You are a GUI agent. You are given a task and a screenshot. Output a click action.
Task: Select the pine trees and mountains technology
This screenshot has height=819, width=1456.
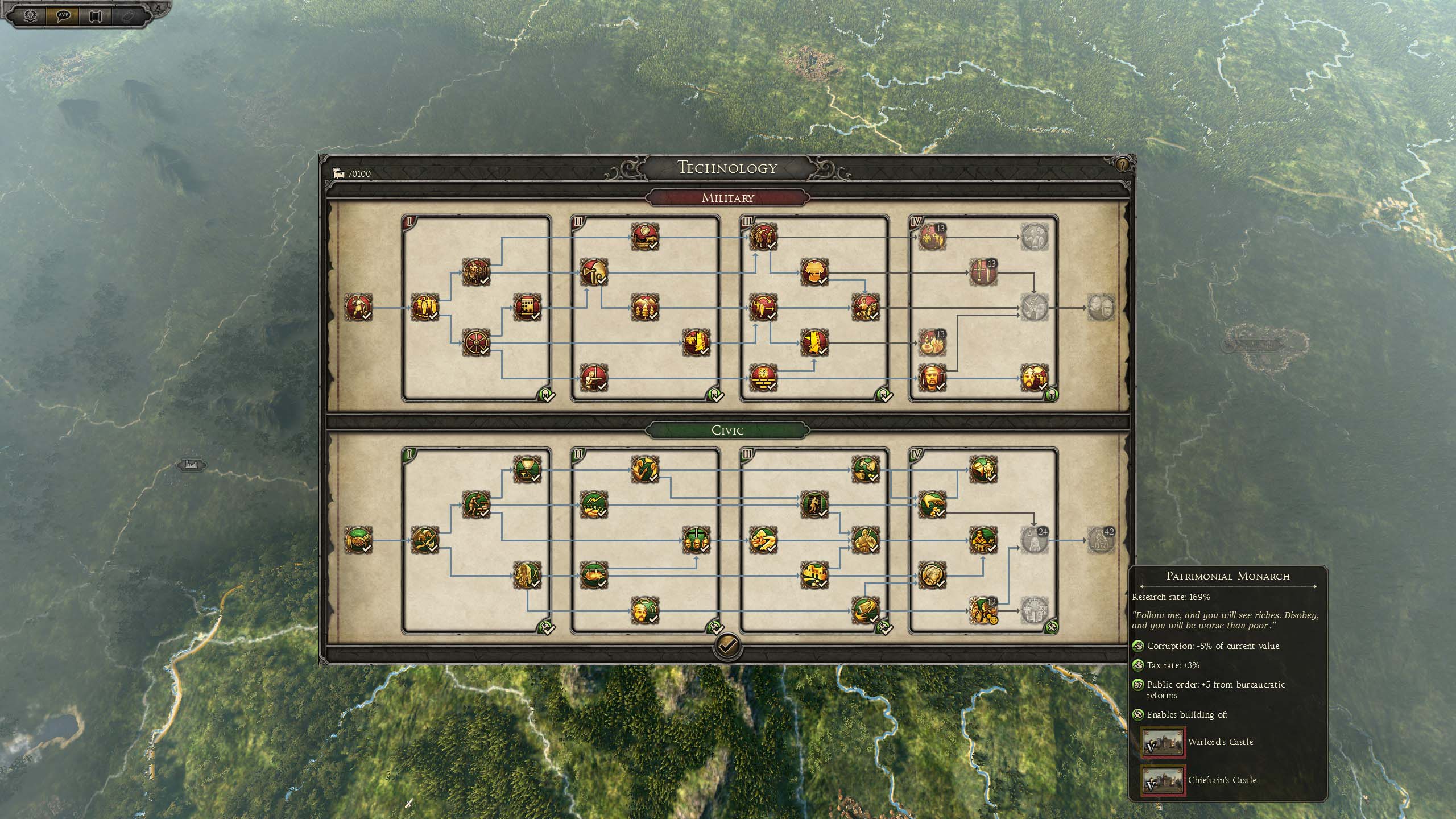pyautogui.click(x=644, y=308)
